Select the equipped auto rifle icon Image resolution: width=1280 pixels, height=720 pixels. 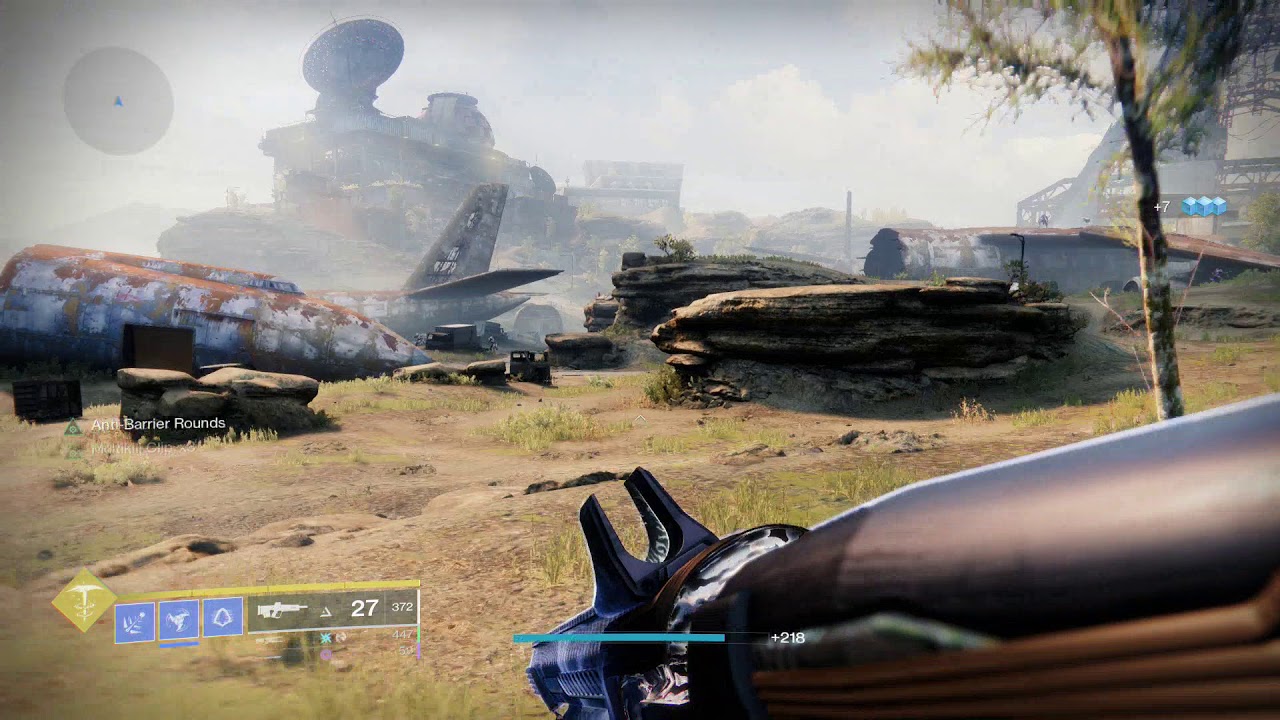tap(282, 610)
